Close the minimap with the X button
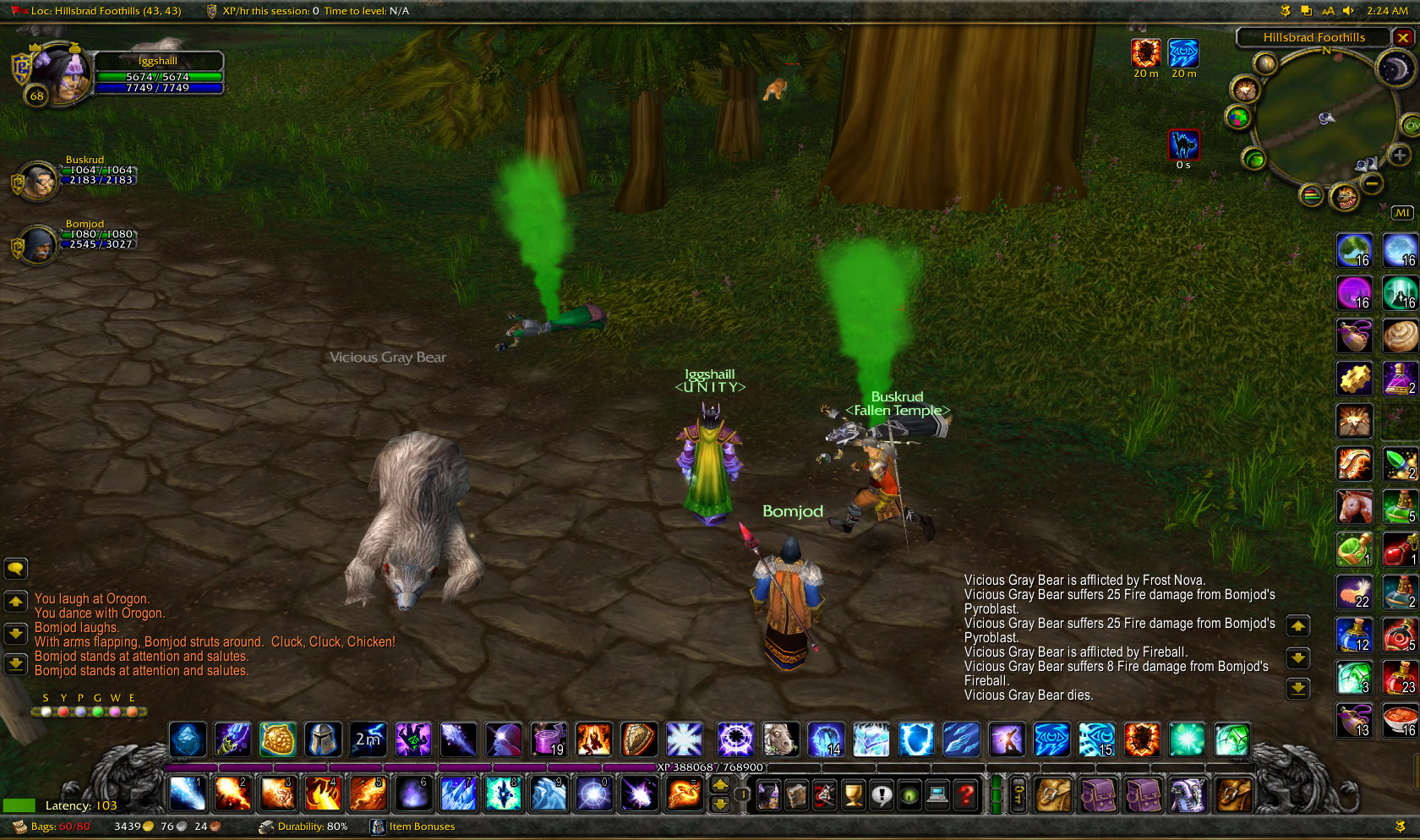The height and width of the screenshot is (840, 1420). point(1403,38)
